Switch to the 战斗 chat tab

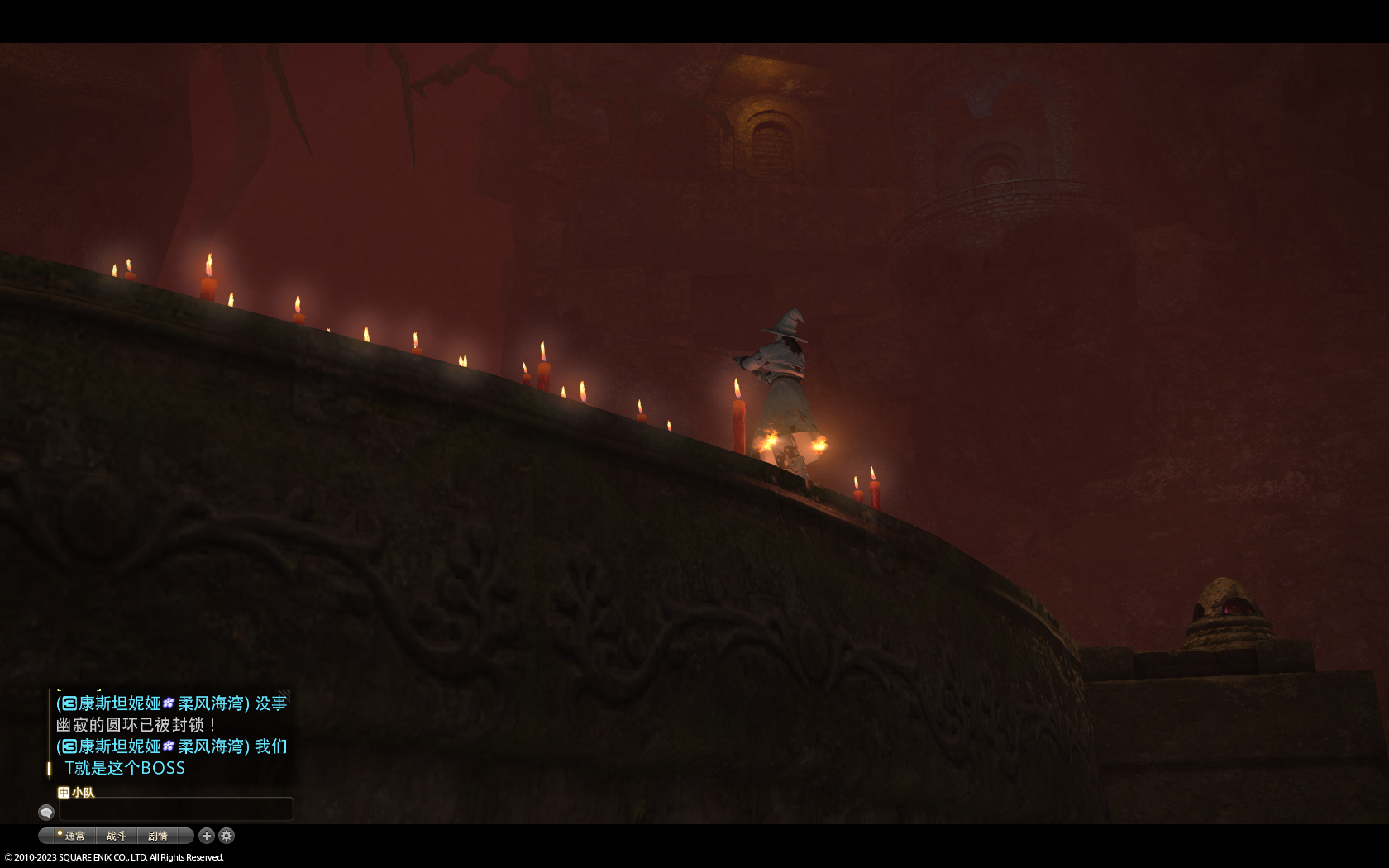point(116,836)
